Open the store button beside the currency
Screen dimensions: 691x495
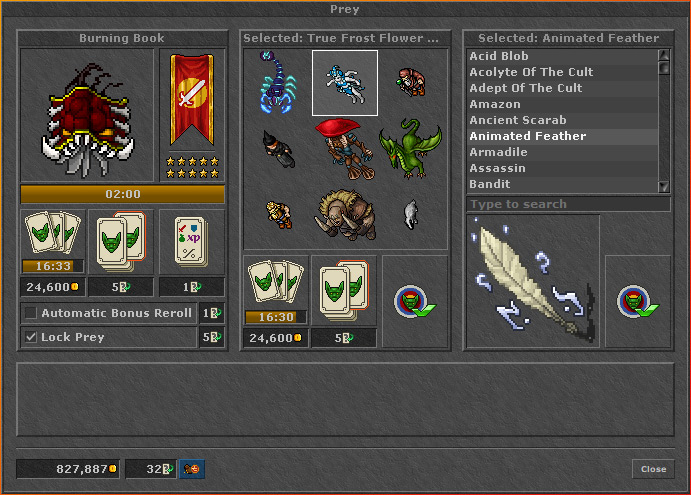pos(192,469)
